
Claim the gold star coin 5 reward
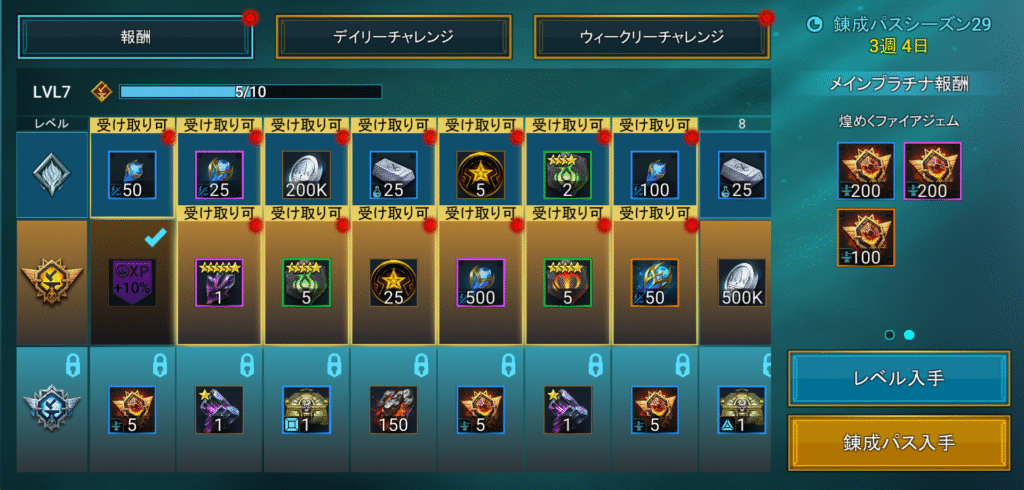(481, 174)
